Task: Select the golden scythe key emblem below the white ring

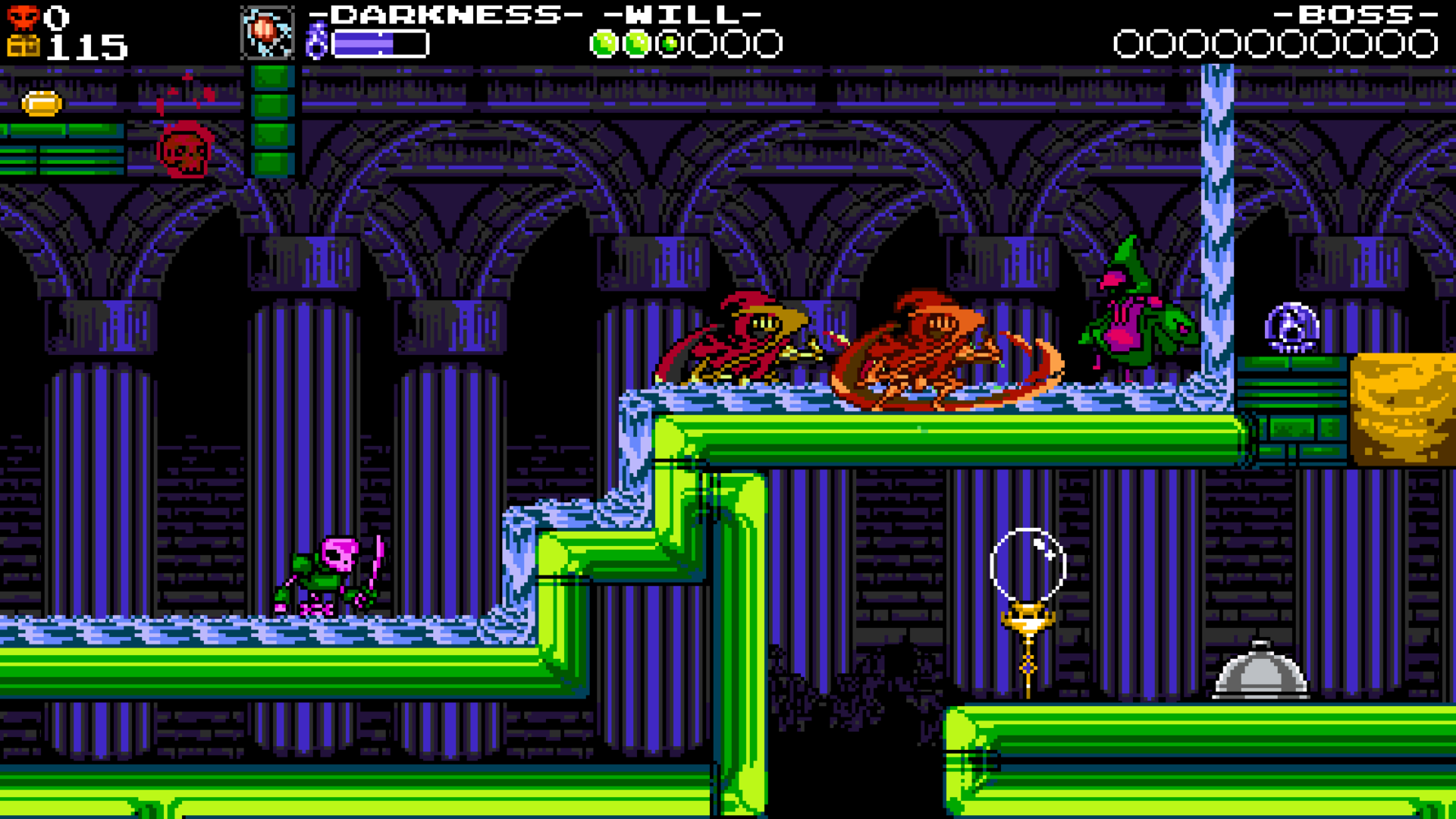Action: coord(1028,629)
